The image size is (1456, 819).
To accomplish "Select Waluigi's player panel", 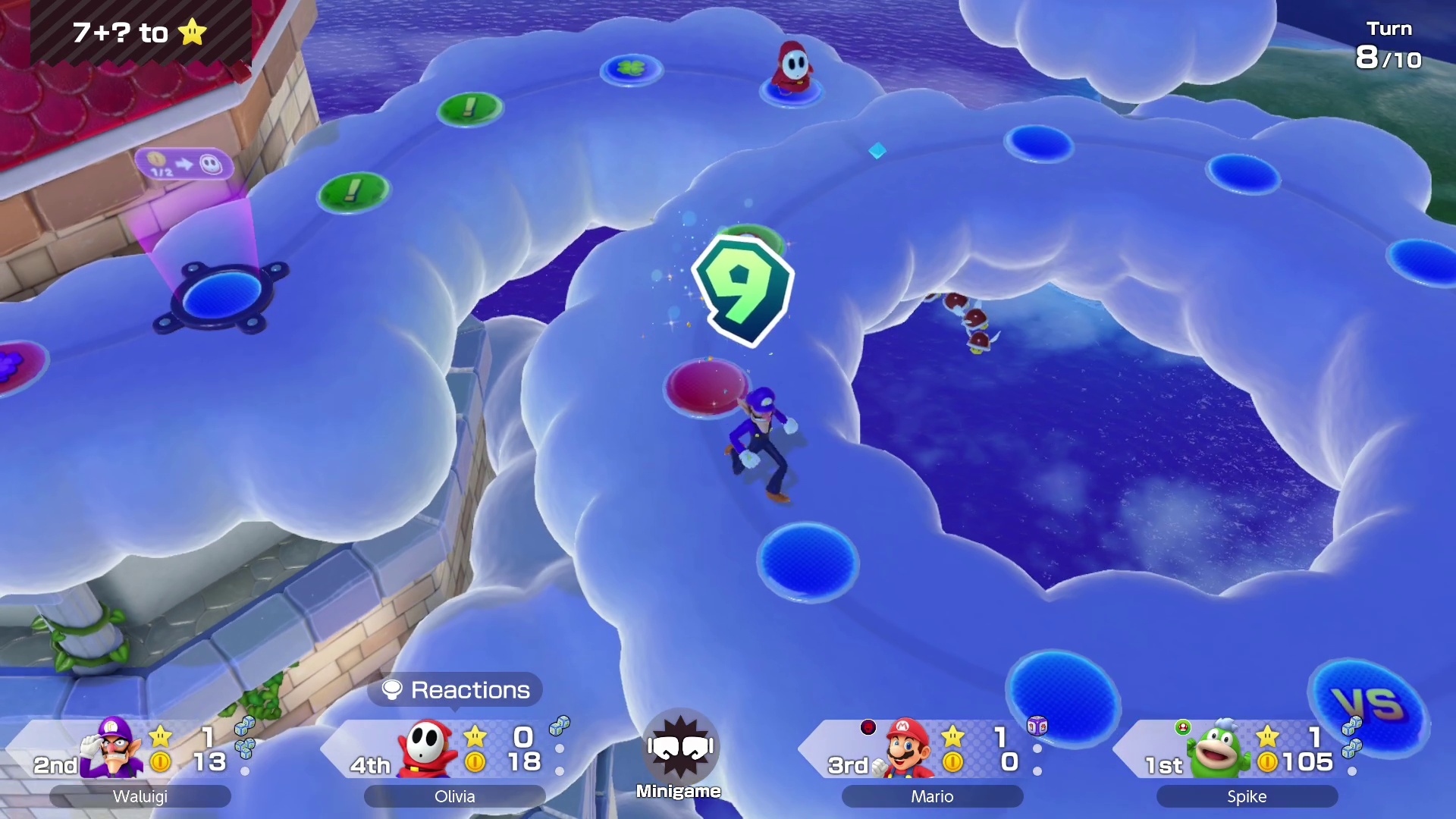I will coord(140,758).
